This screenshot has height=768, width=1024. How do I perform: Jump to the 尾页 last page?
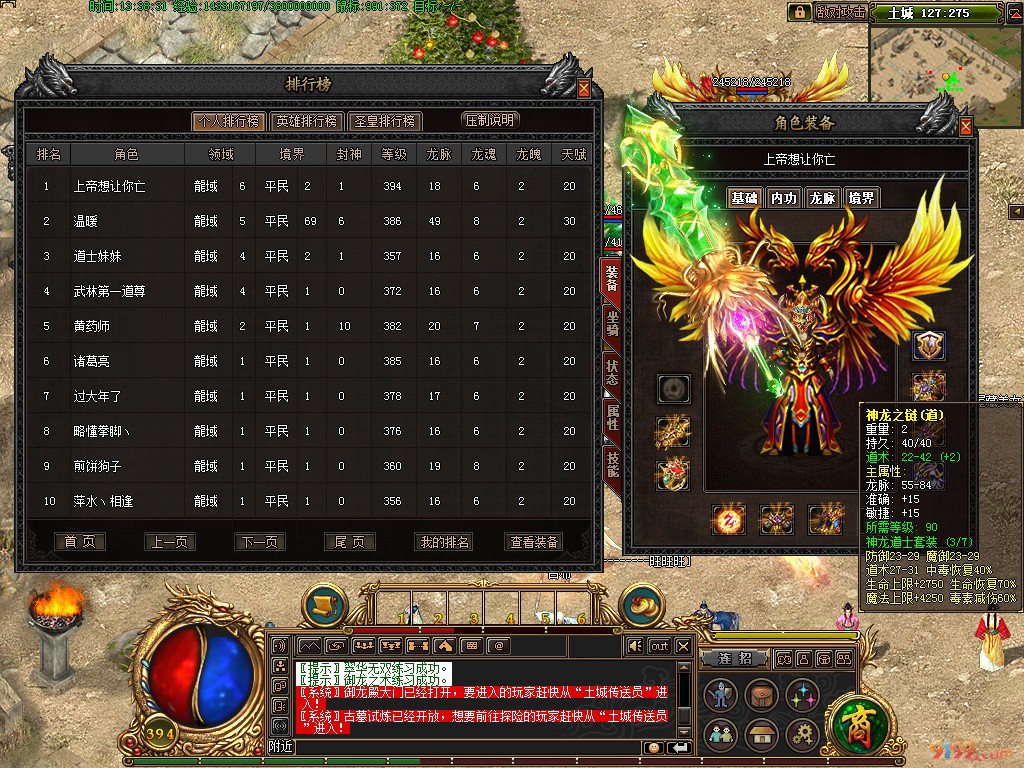(x=349, y=542)
